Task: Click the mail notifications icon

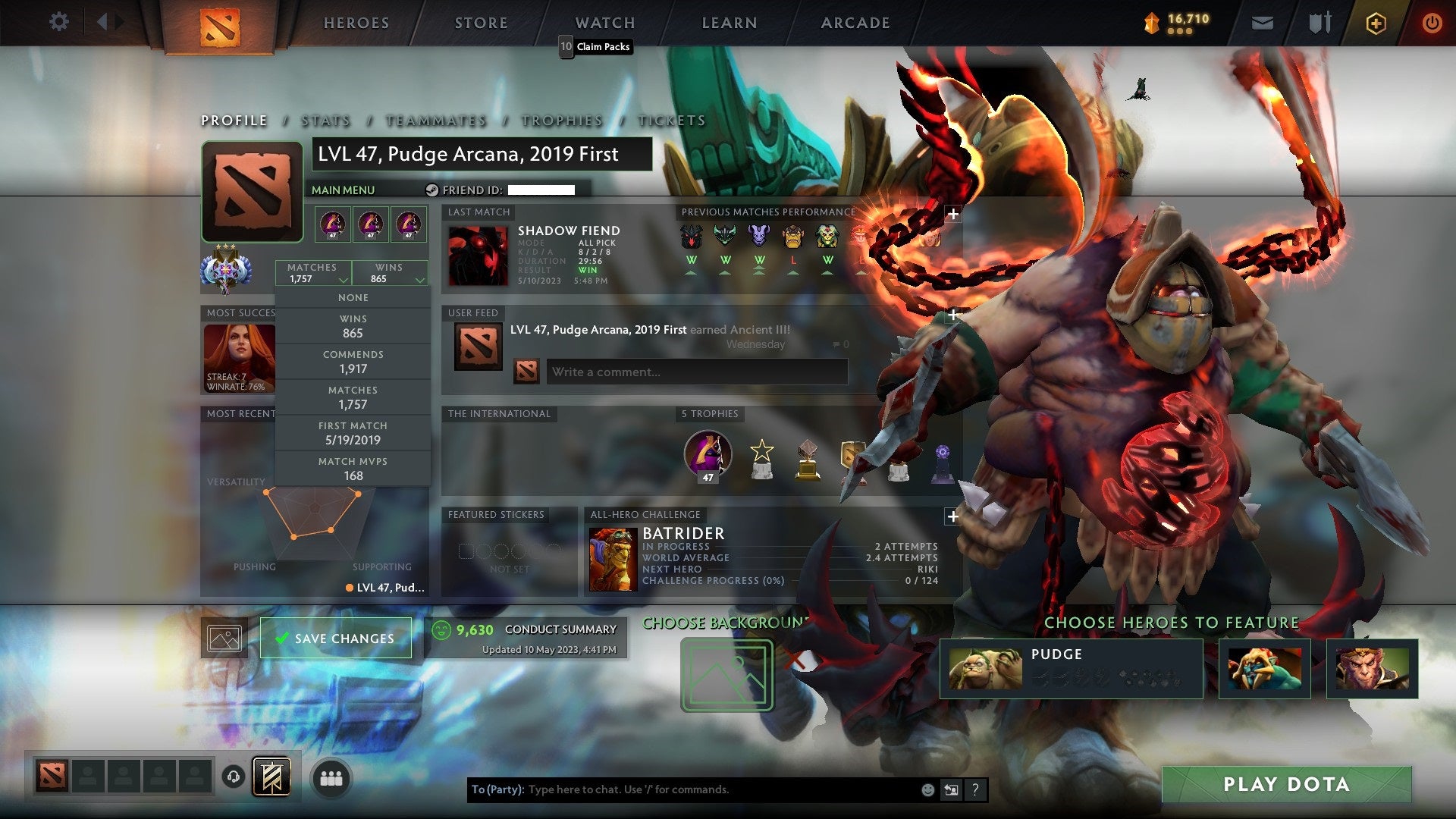Action: coord(1263,22)
